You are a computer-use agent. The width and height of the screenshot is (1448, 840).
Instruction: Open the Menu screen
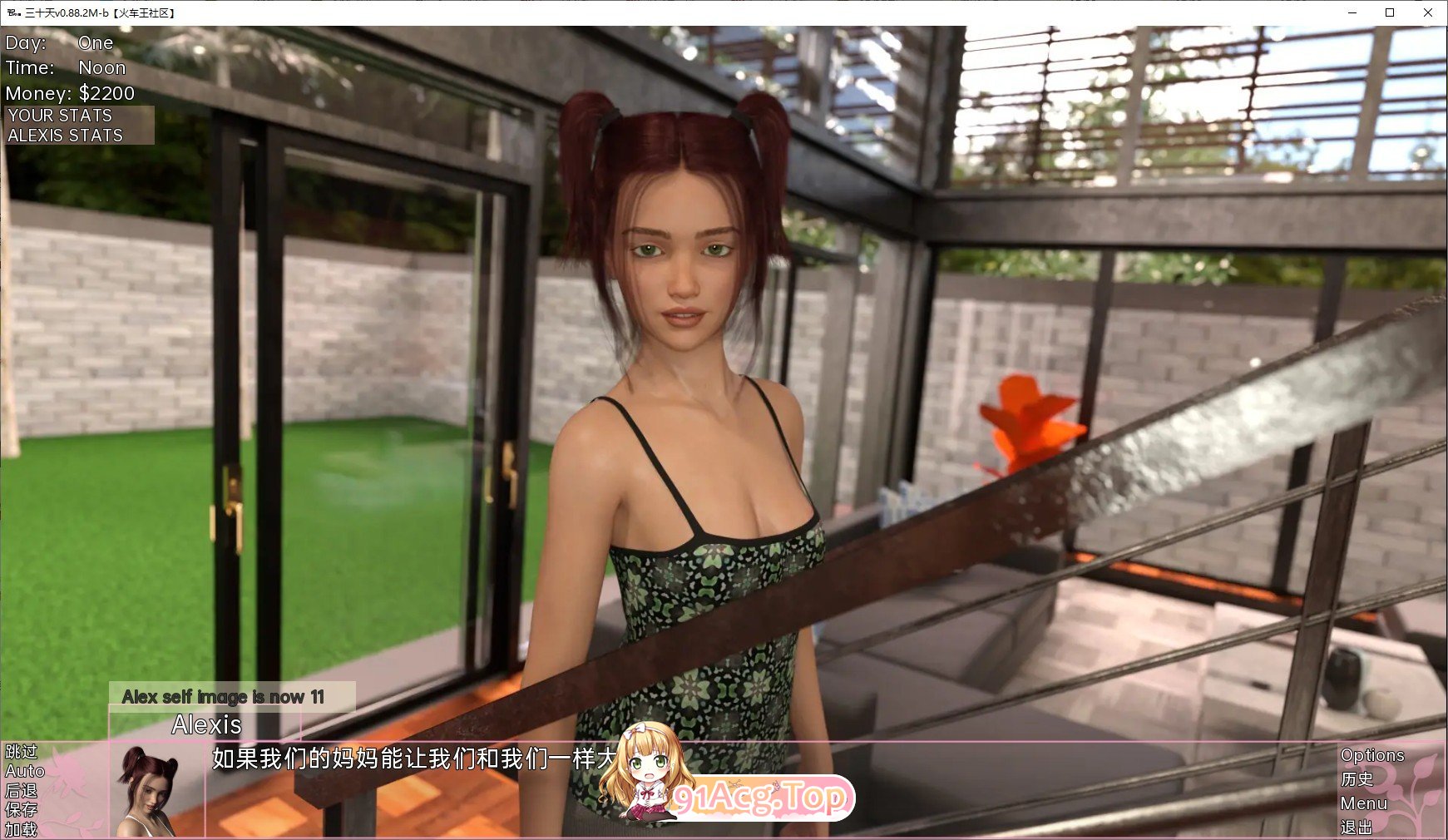click(x=1365, y=803)
